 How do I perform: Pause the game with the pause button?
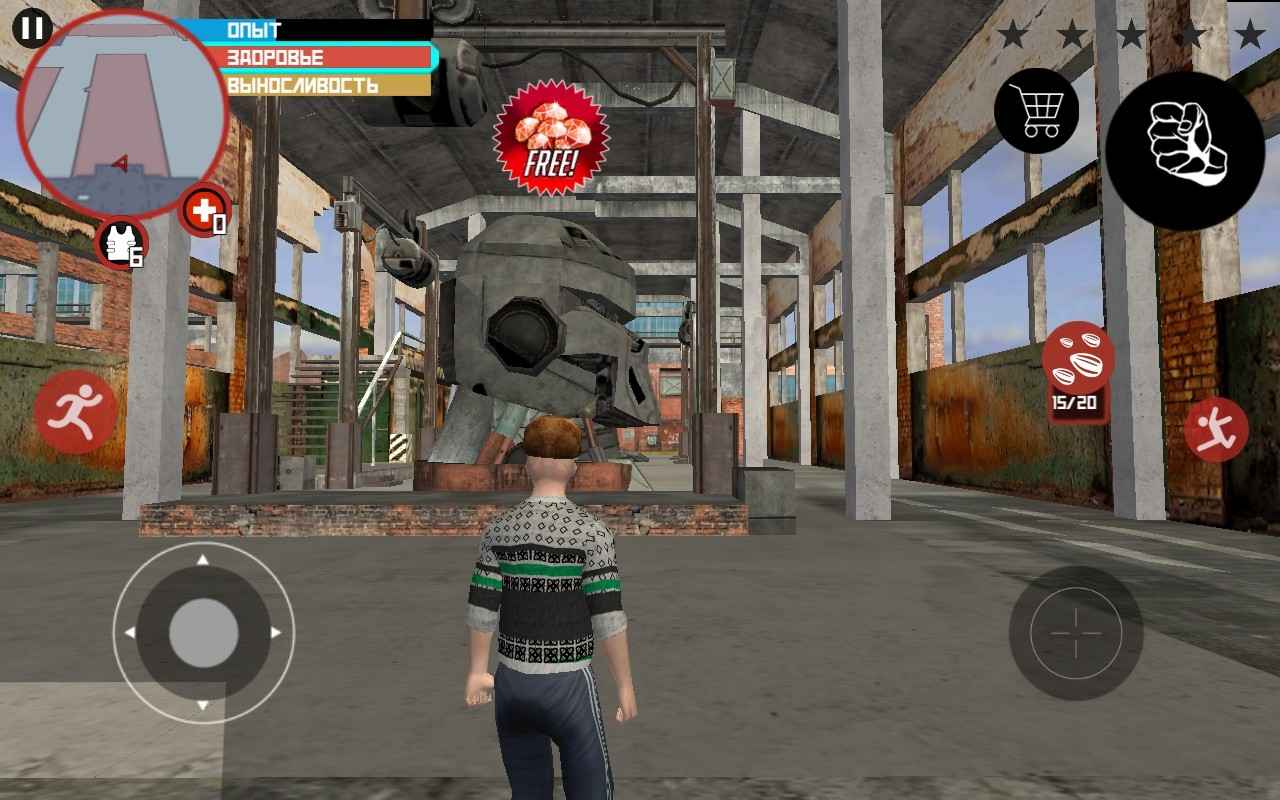pyautogui.click(x=32, y=27)
